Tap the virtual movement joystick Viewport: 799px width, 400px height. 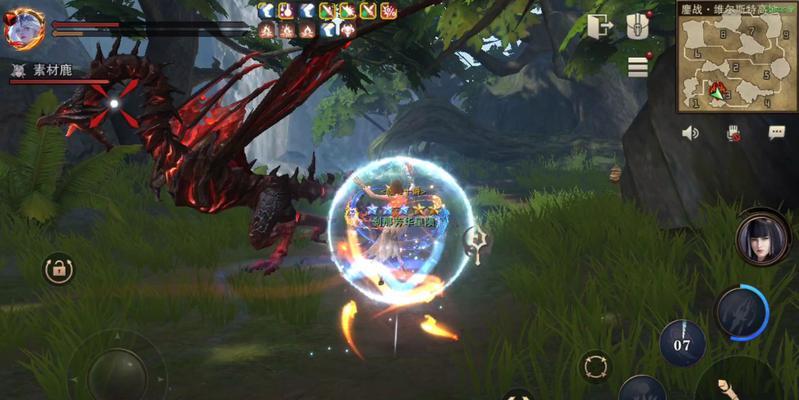(x=115, y=372)
